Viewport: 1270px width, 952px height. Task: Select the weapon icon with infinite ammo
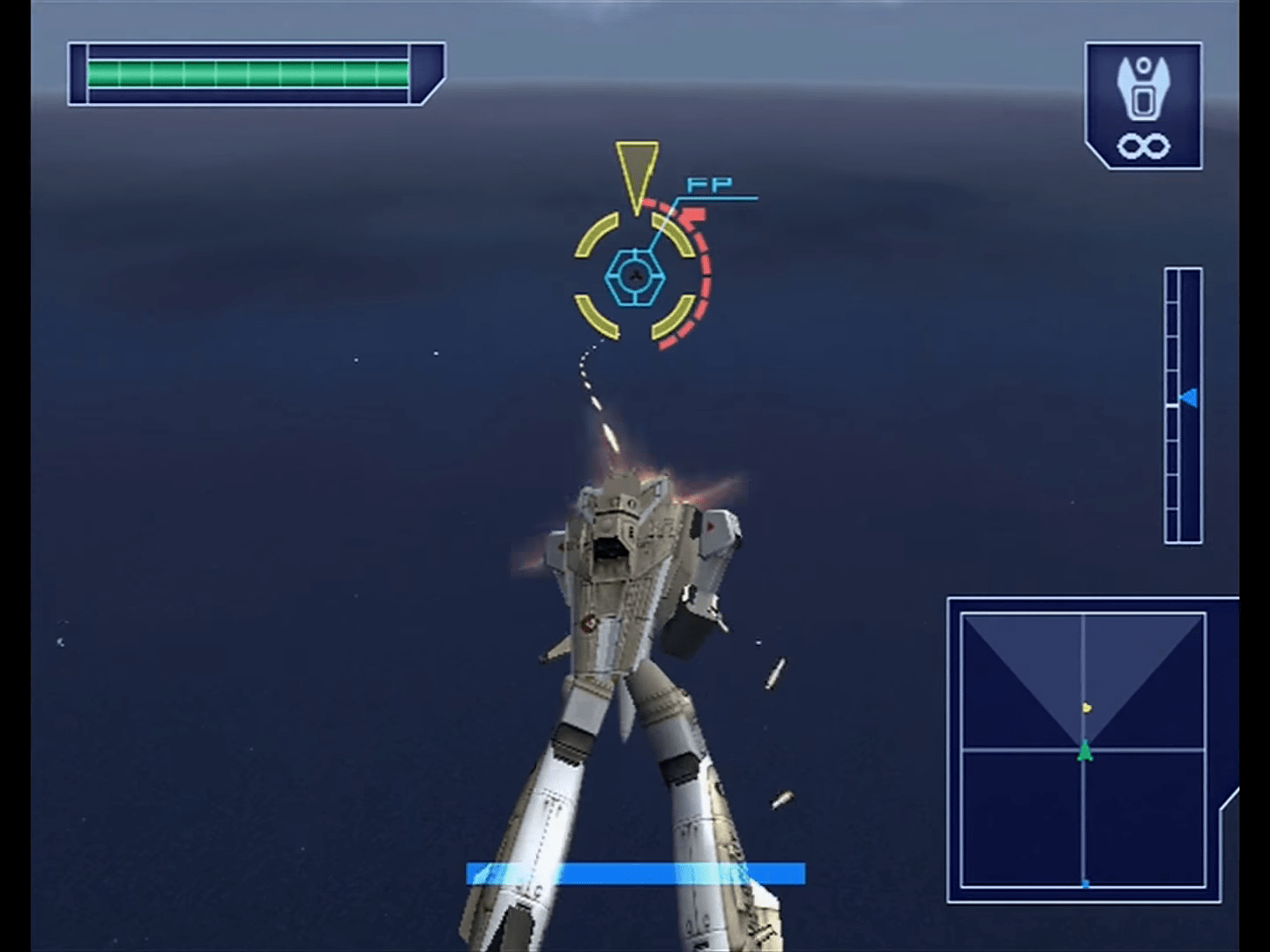pyautogui.click(x=1143, y=106)
